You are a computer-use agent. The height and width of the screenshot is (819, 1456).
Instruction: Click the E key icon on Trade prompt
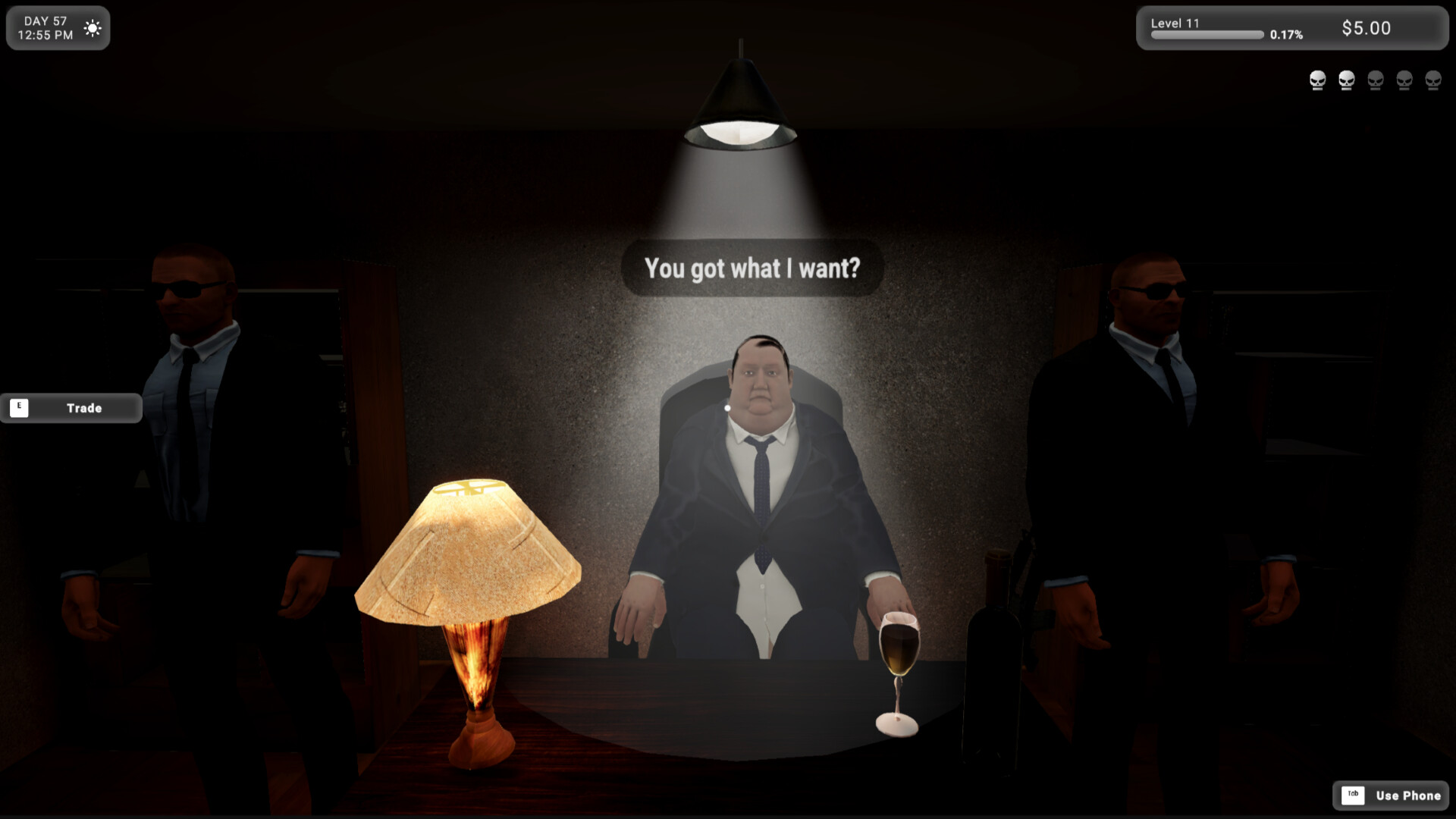pos(19,407)
